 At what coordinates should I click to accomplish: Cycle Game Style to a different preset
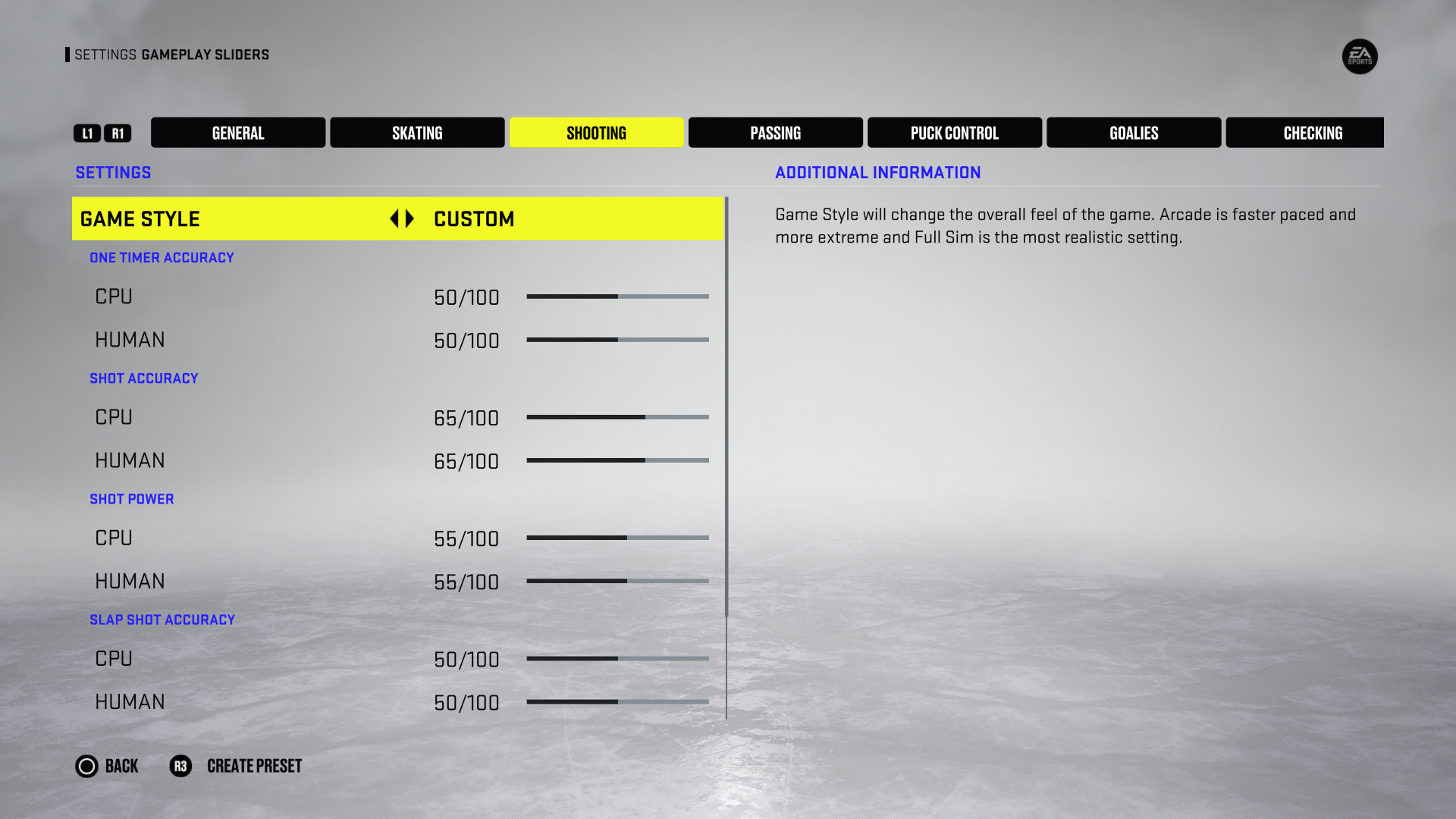(x=408, y=218)
